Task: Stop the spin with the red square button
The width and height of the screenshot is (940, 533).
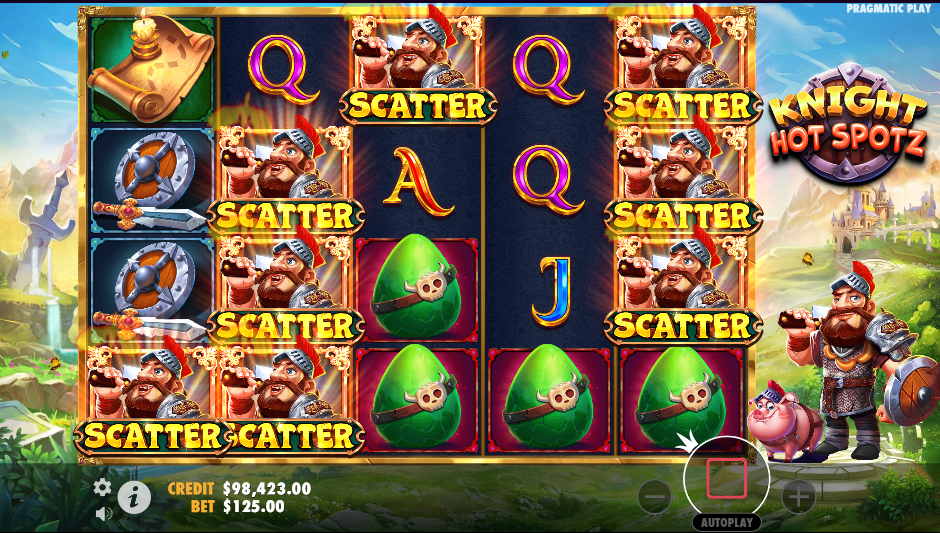Action: coord(726,479)
